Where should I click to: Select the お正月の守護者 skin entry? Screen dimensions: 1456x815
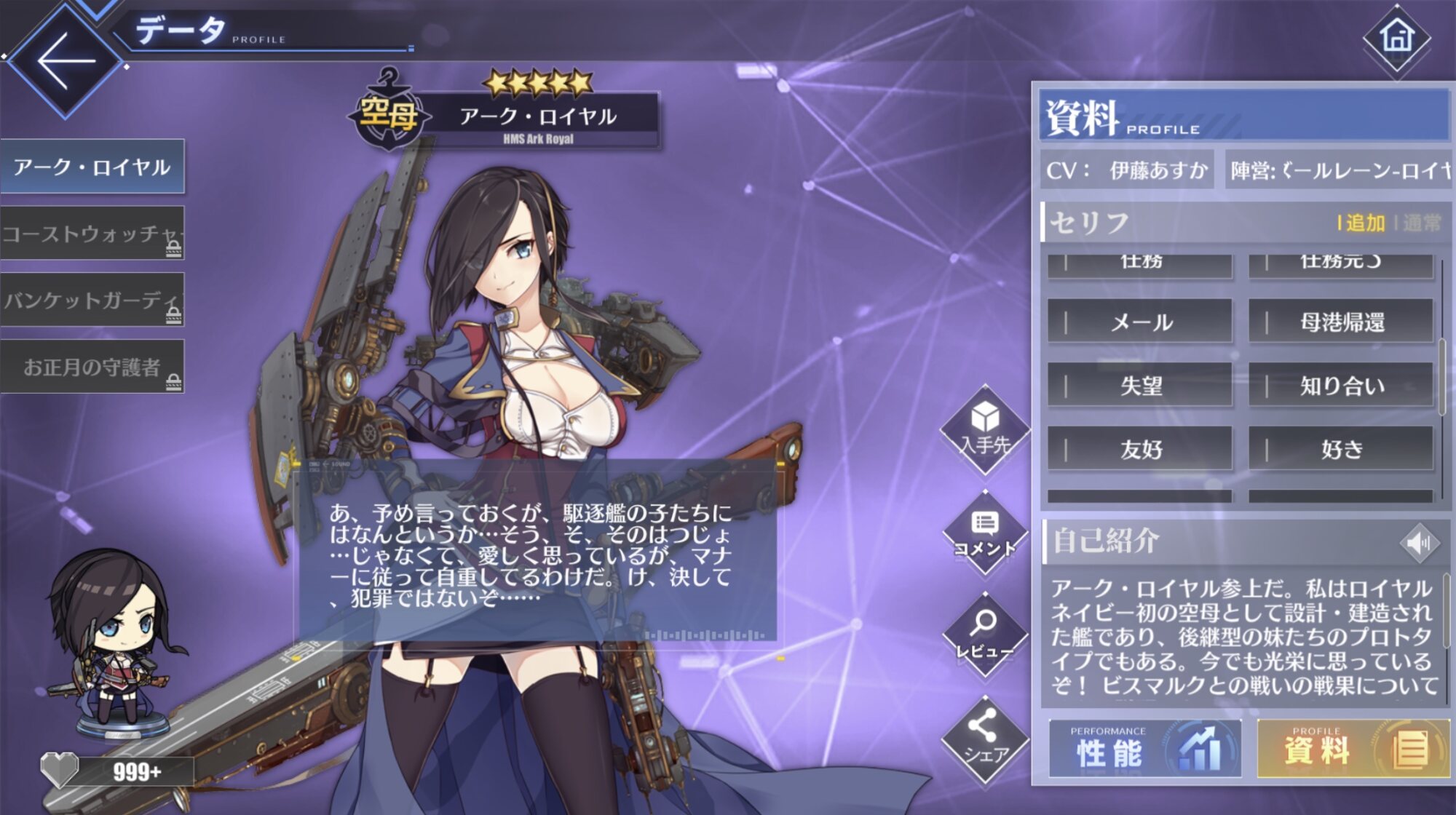click(x=92, y=367)
